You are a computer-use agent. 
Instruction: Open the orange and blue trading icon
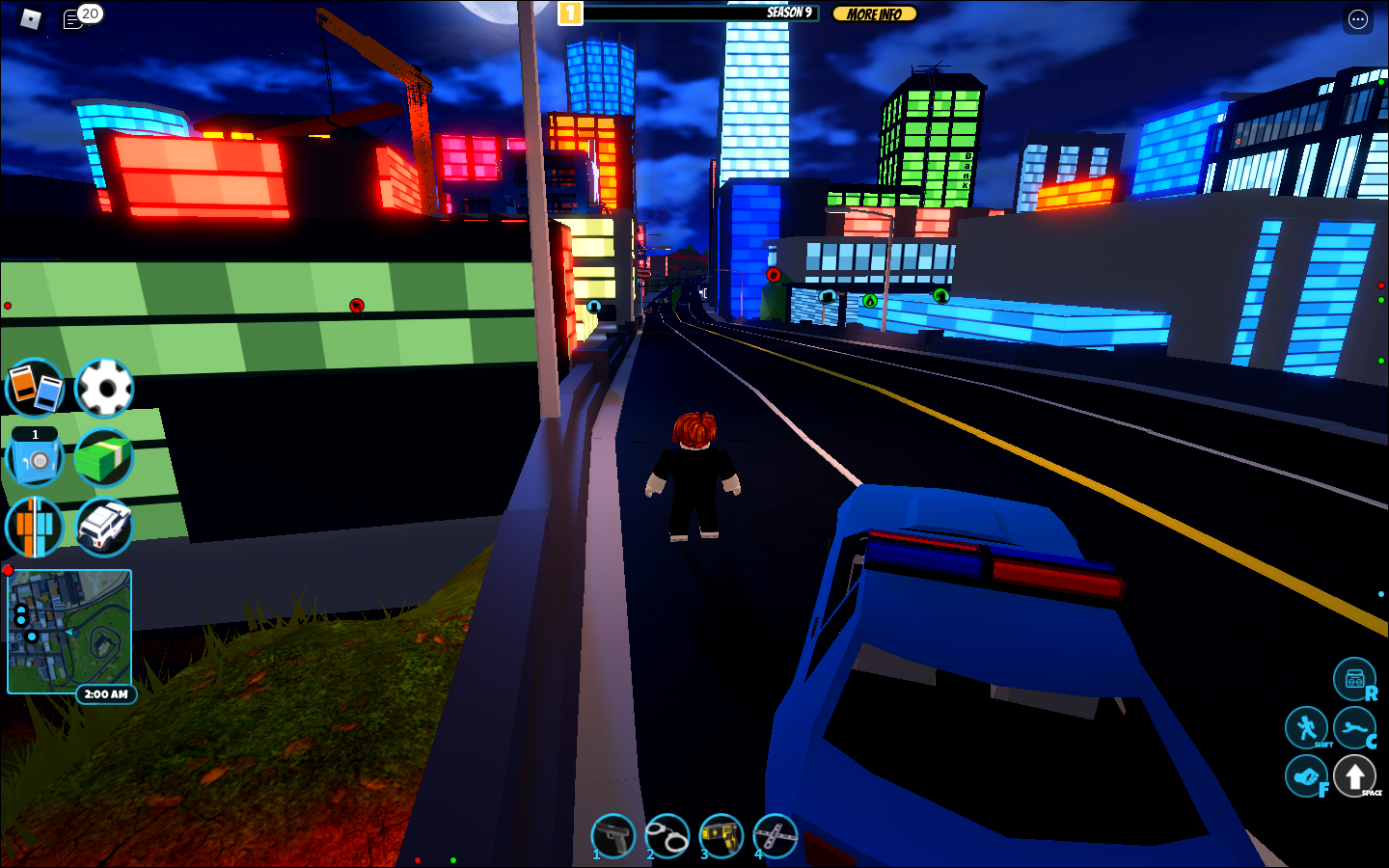coord(35,528)
